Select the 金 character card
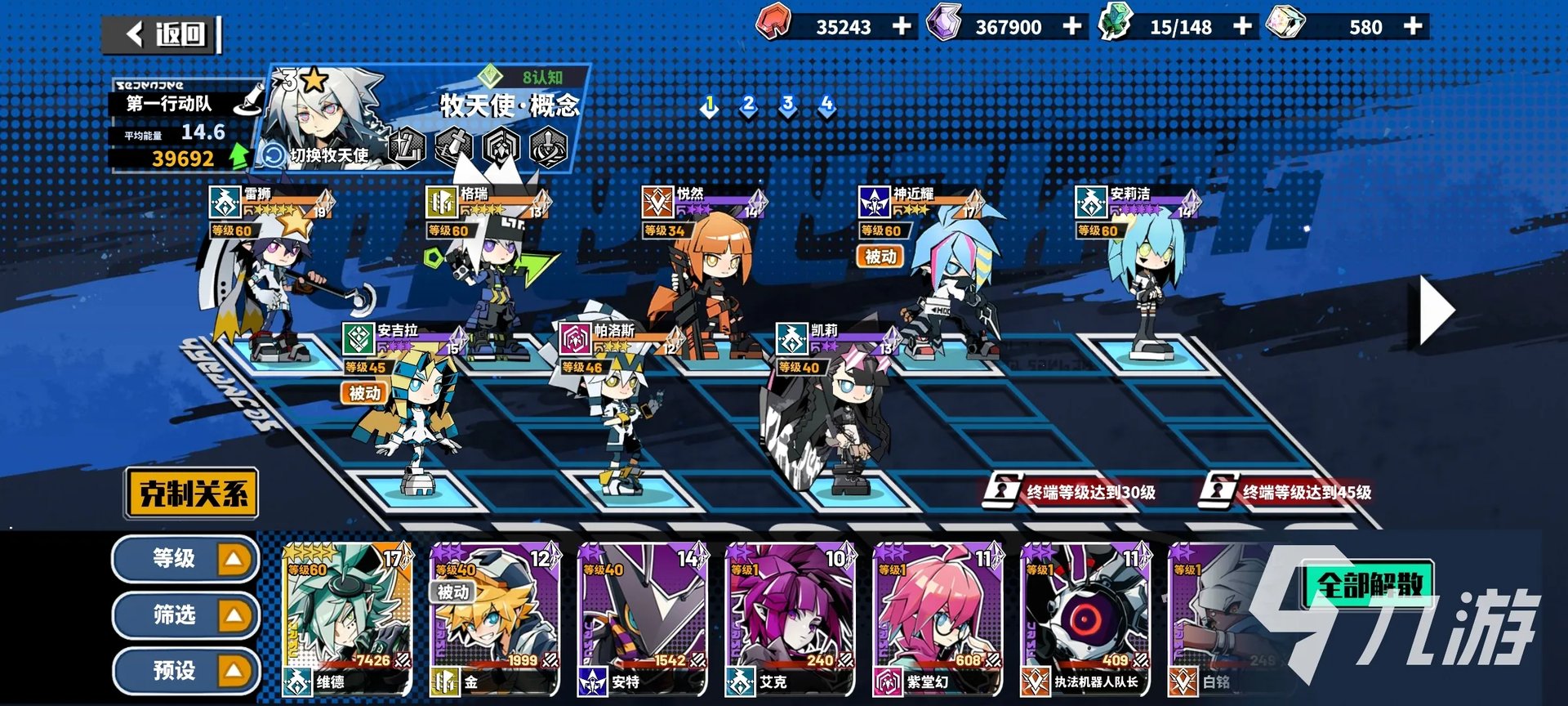The height and width of the screenshot is (706, 1568). click(x=494, y=619)
